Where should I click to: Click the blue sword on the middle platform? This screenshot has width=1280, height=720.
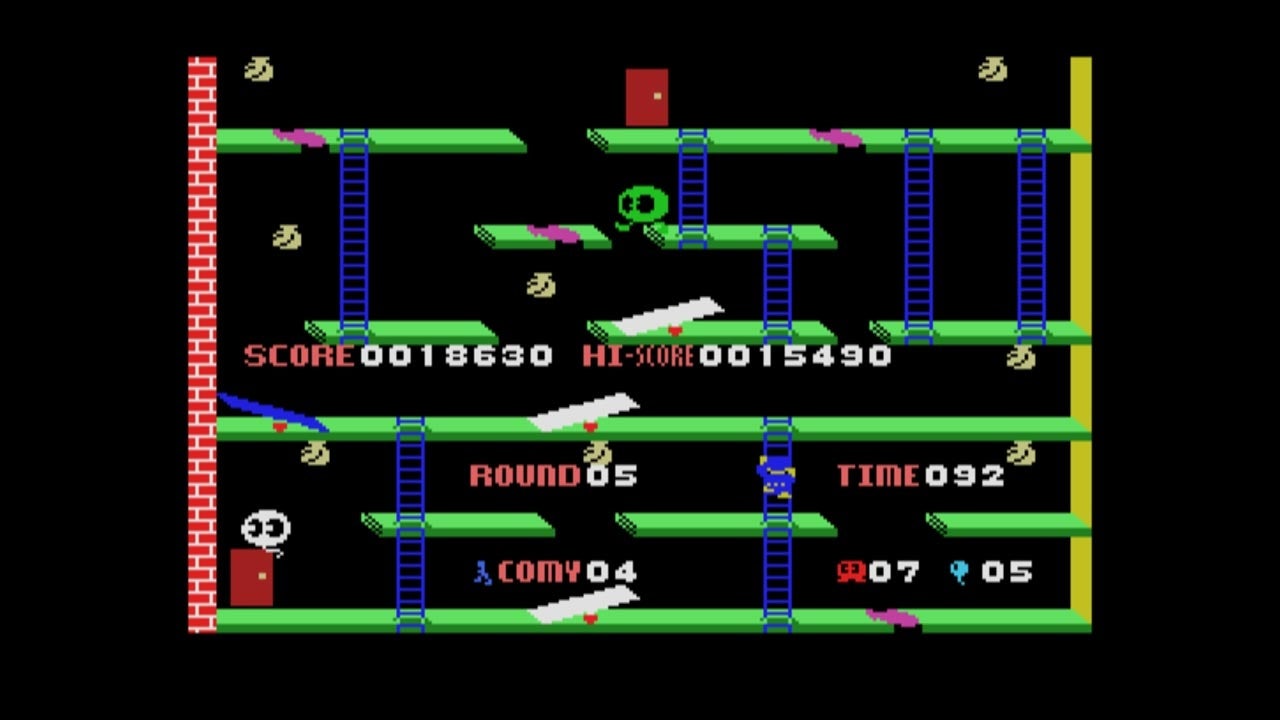(274, 412)
